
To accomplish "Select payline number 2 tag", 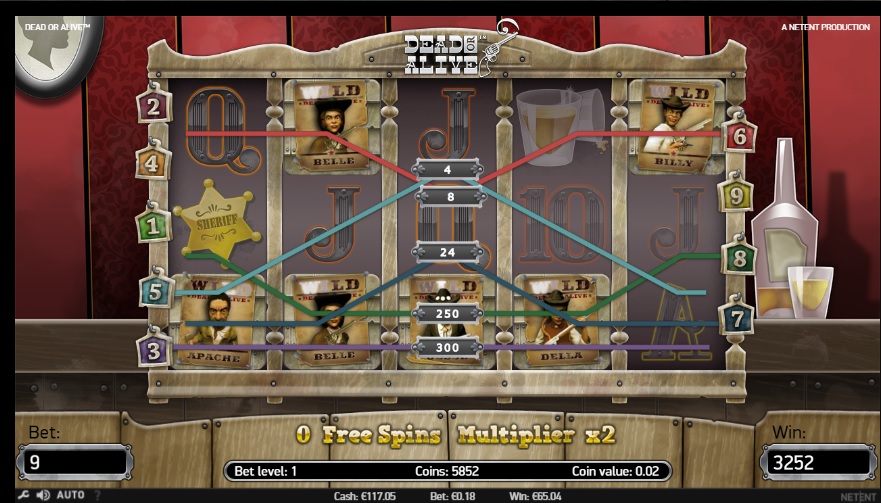I will point(153,107).
